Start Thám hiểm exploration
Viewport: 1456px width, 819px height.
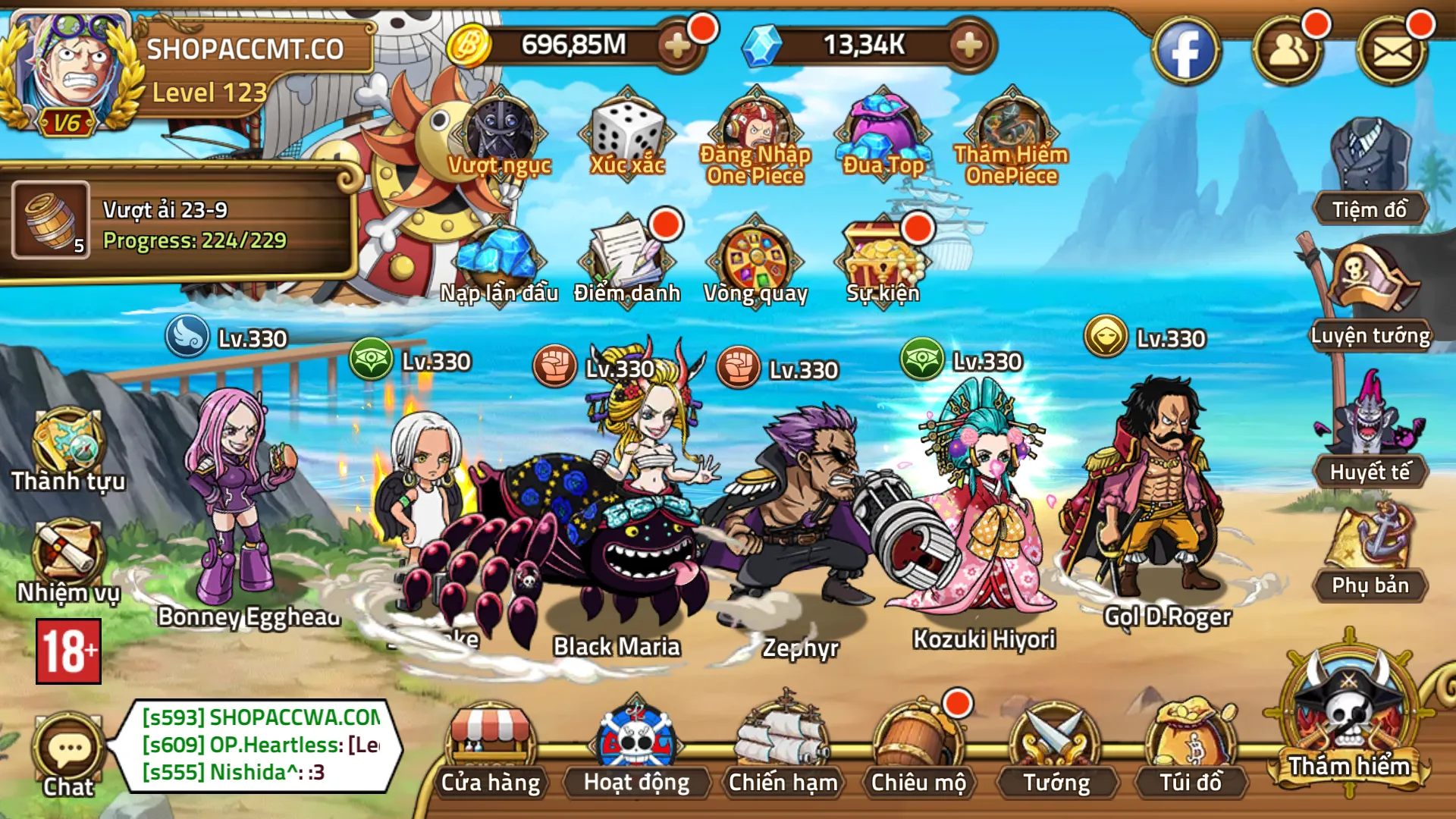[1349, 720]
